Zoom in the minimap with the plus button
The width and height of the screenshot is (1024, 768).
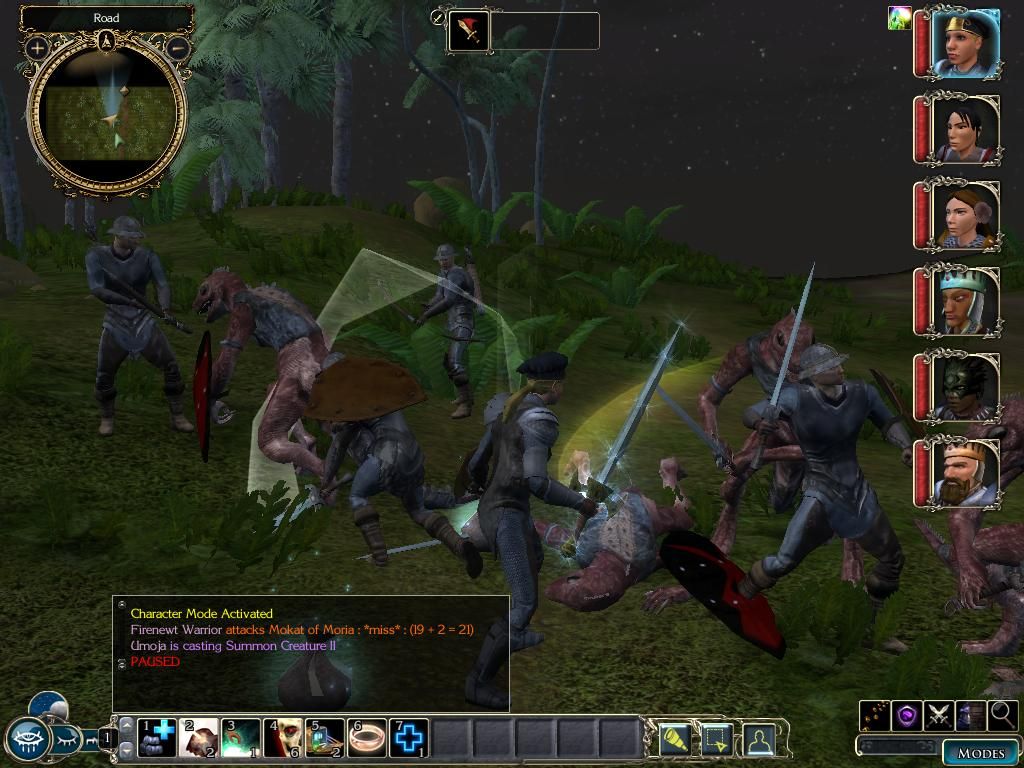click(x=37, y=47)
